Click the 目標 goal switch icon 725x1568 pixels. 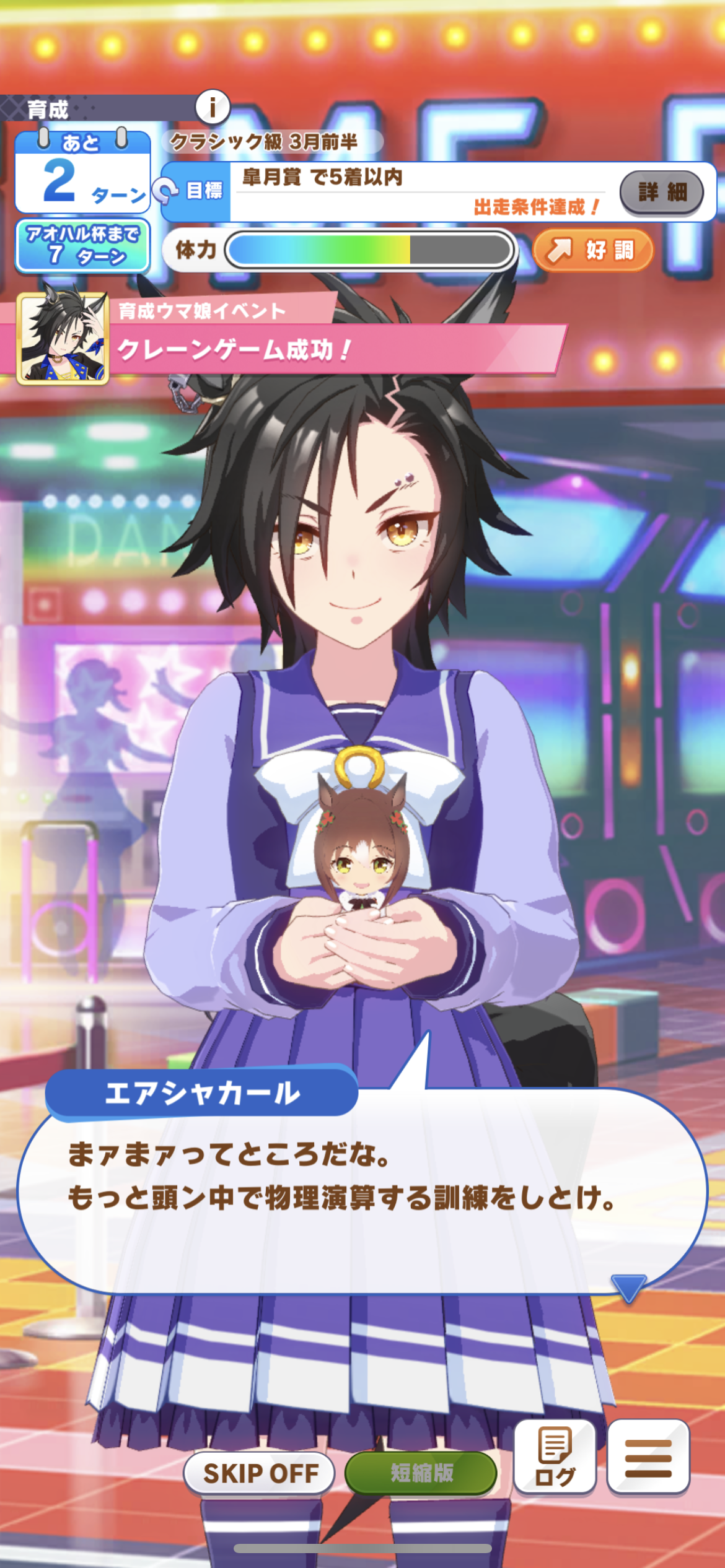pos(166,190)
